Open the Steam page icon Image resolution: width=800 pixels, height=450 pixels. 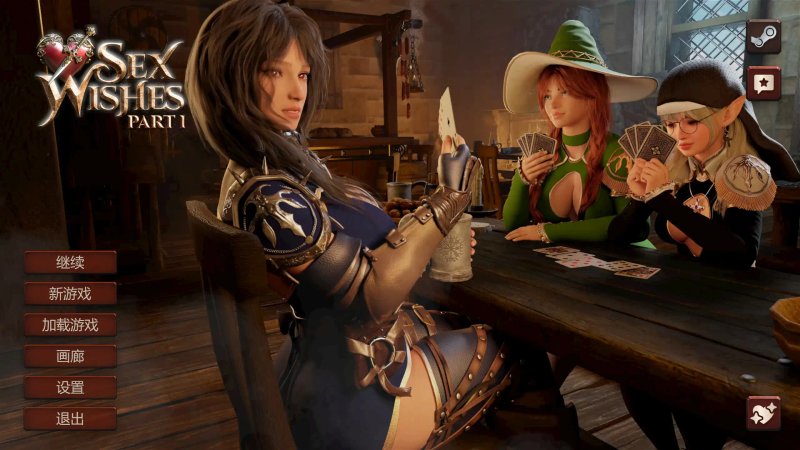pos(763,37)
